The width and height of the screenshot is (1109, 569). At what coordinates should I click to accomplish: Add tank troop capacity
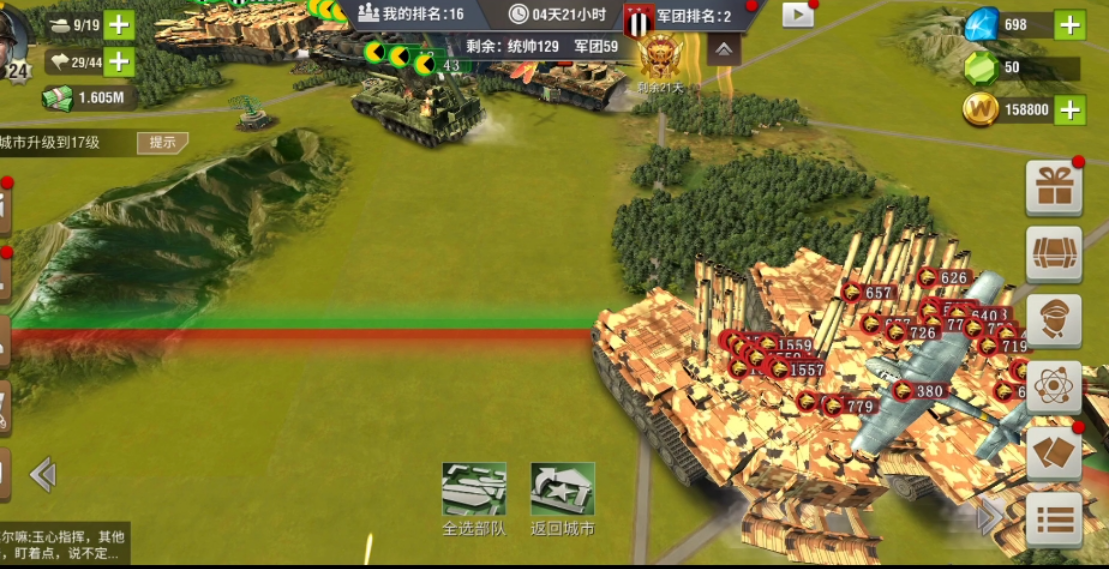(x=119, y=25)
